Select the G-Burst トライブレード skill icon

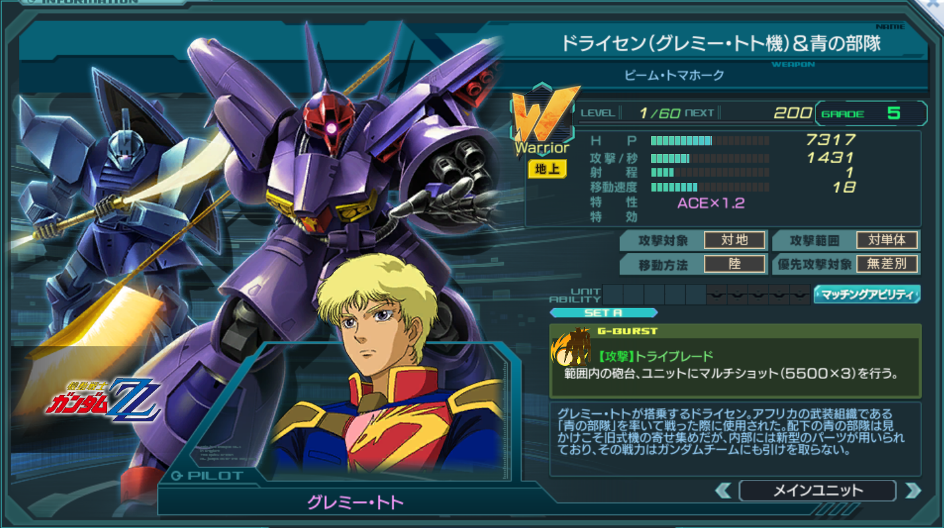click(573, 348)
